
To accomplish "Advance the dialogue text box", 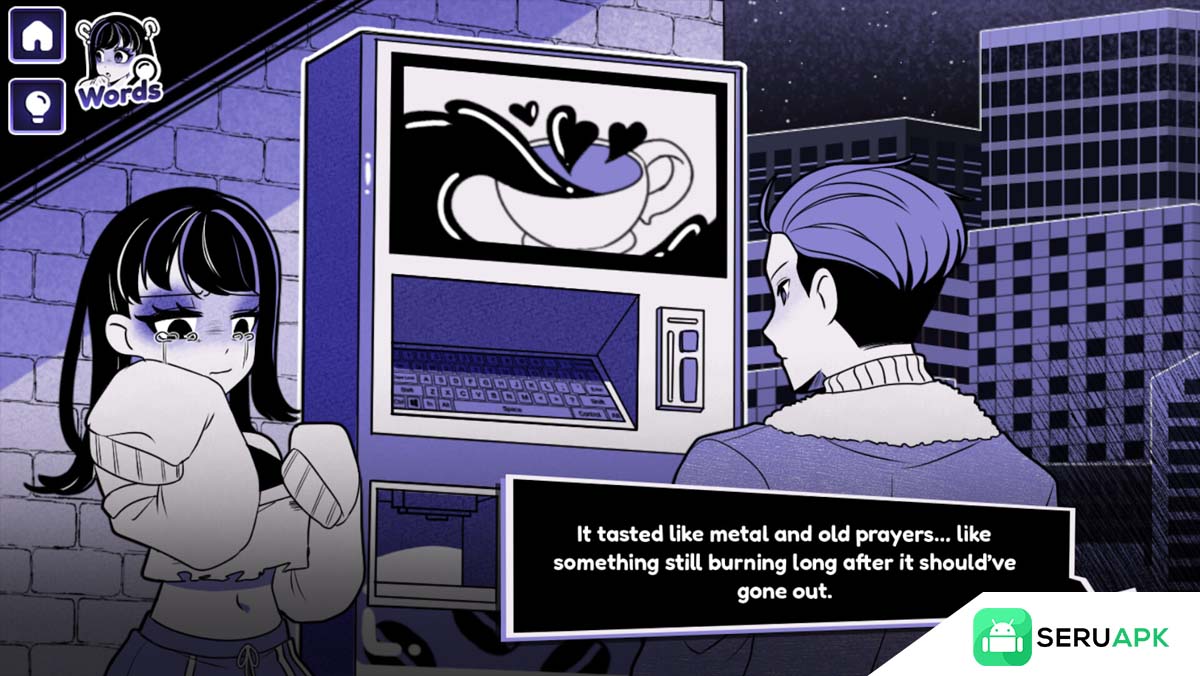I will [785, 560].
